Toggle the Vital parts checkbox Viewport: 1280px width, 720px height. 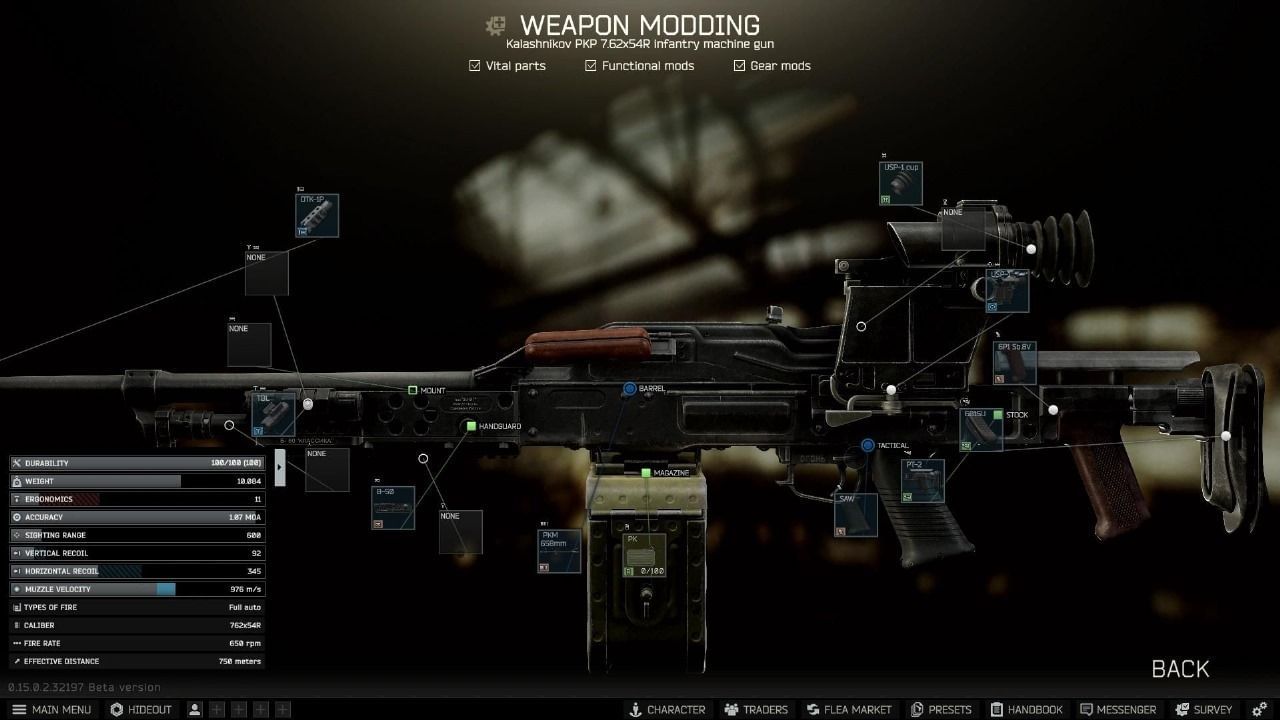click(473, 65)
